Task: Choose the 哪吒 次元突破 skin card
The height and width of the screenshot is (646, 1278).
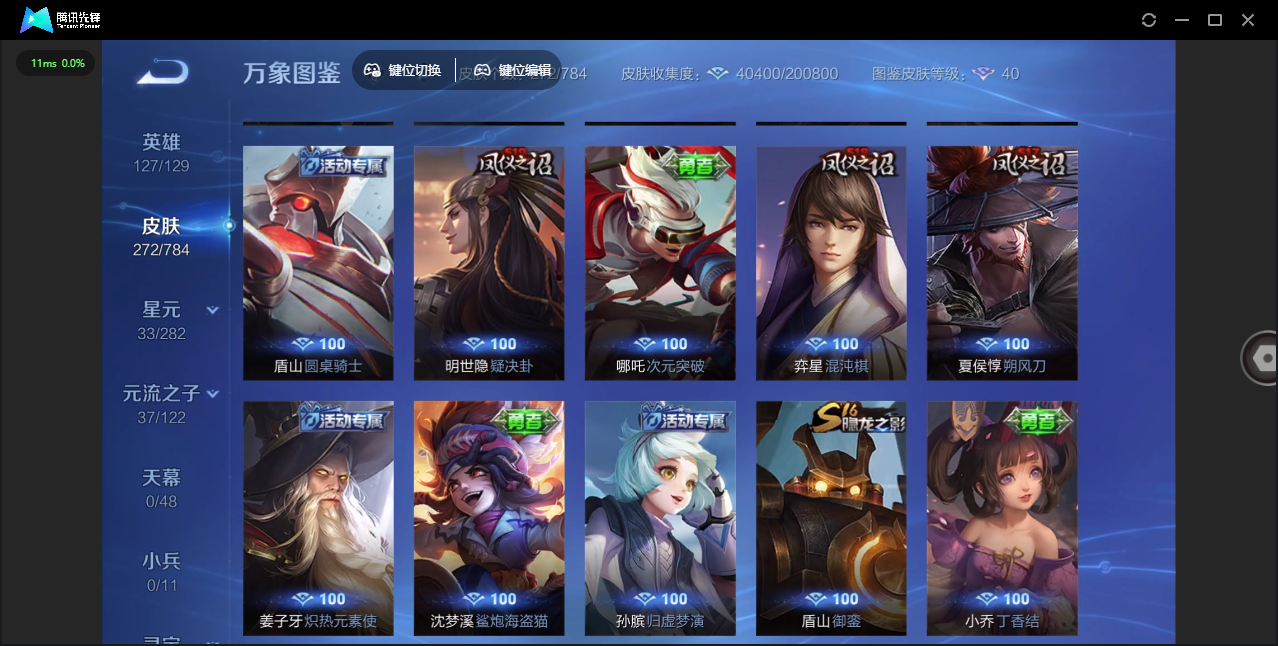Action: (660, 263)
